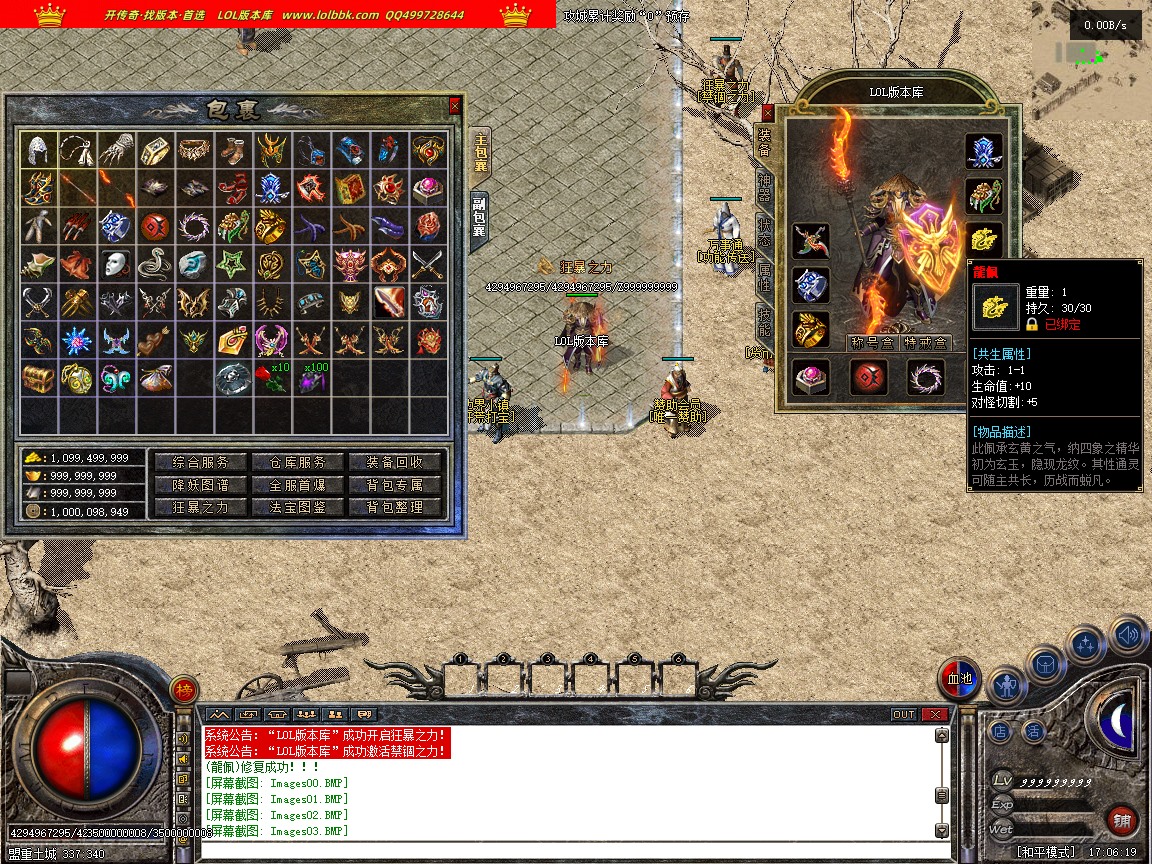Close the 包裹 inventory window
The height and width of the screenshot is (864, 1152).
coord(455,105)
